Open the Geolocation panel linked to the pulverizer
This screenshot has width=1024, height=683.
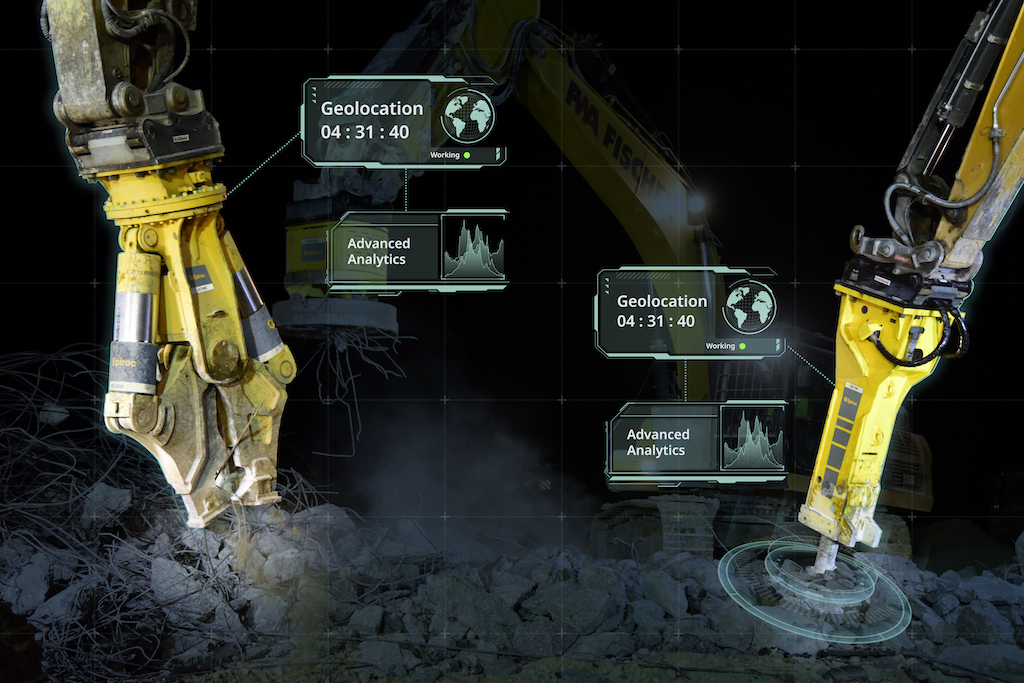pyautogui.click(x=372, y=119)
